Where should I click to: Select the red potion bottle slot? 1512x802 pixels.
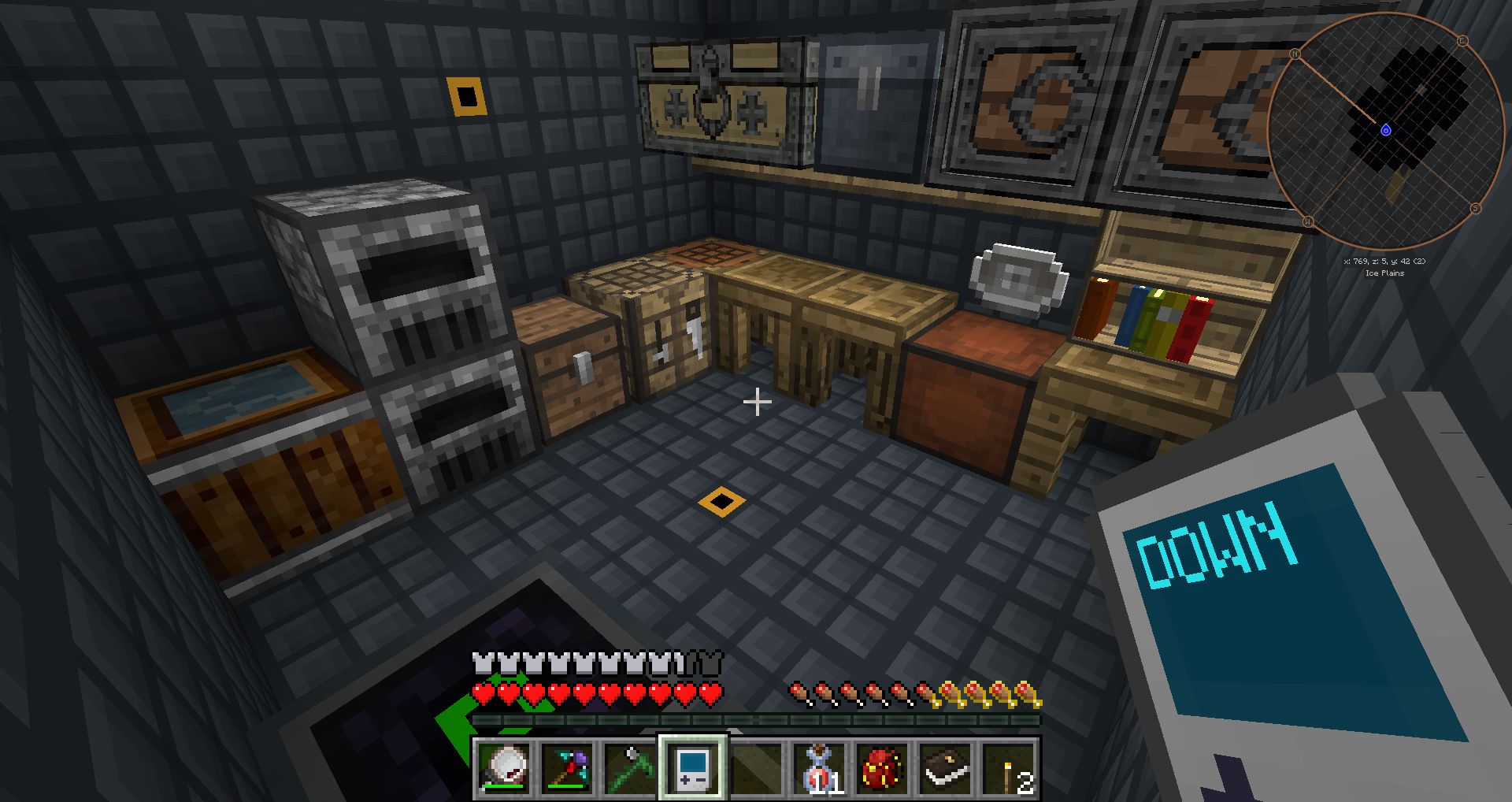tap(819, 768)
